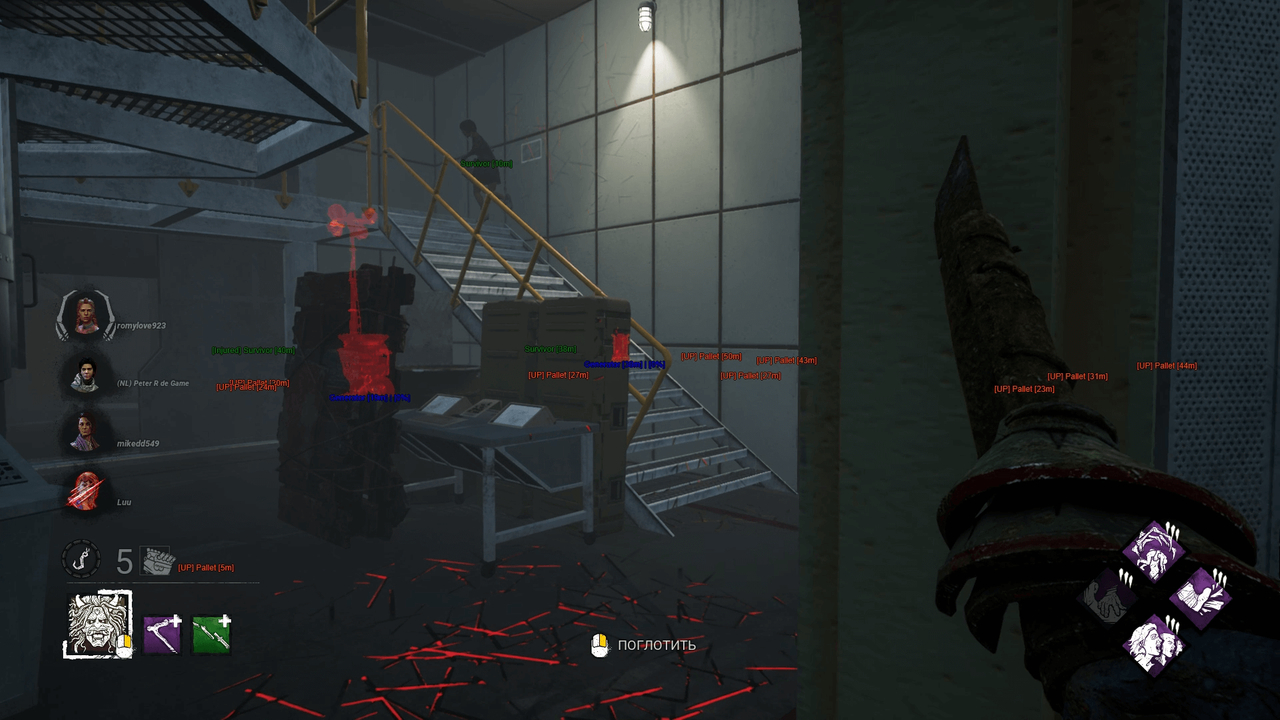
Task: Click the green add-on icon
Action: coord(212,634)
